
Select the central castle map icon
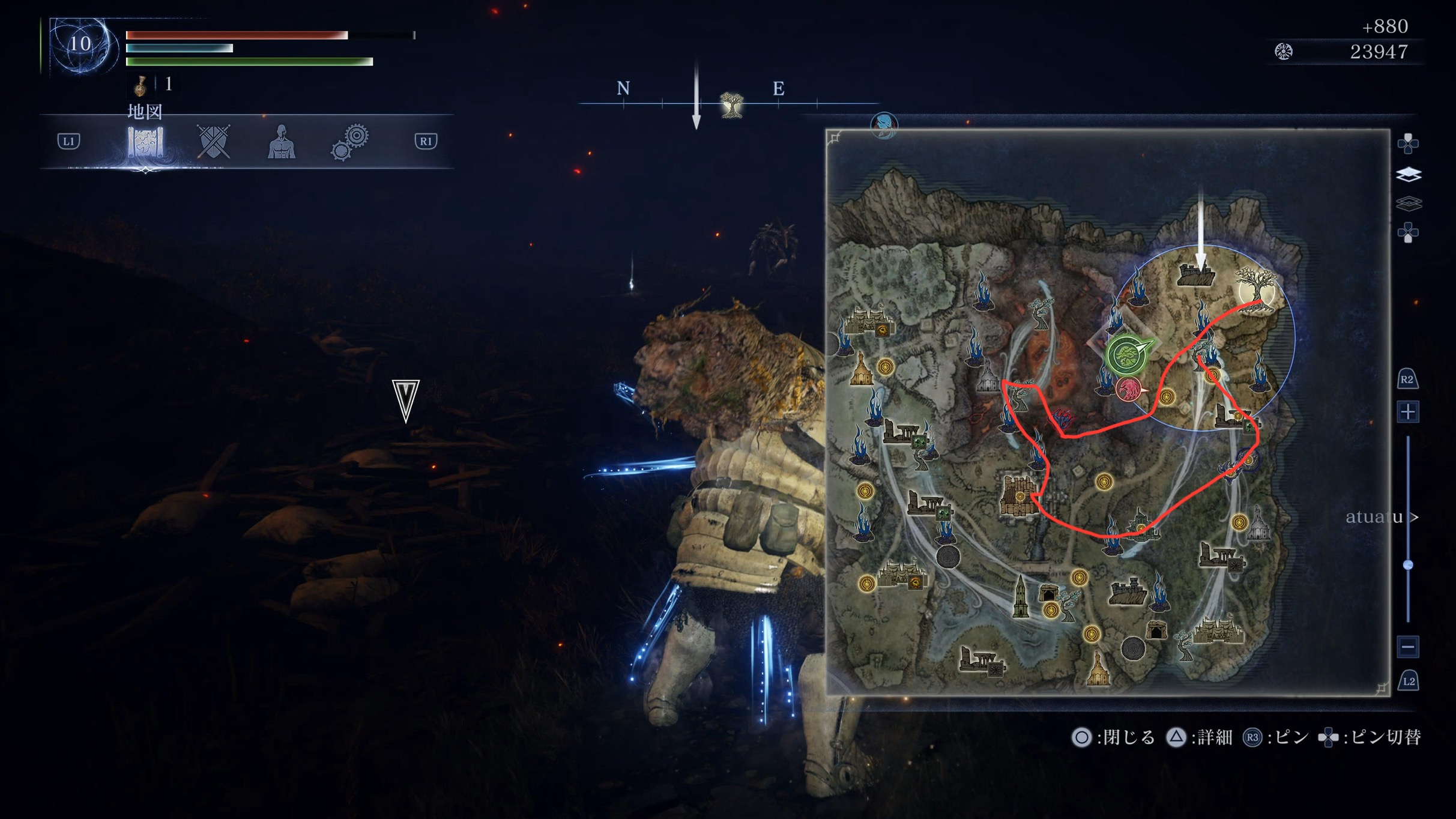(1020, 495)
